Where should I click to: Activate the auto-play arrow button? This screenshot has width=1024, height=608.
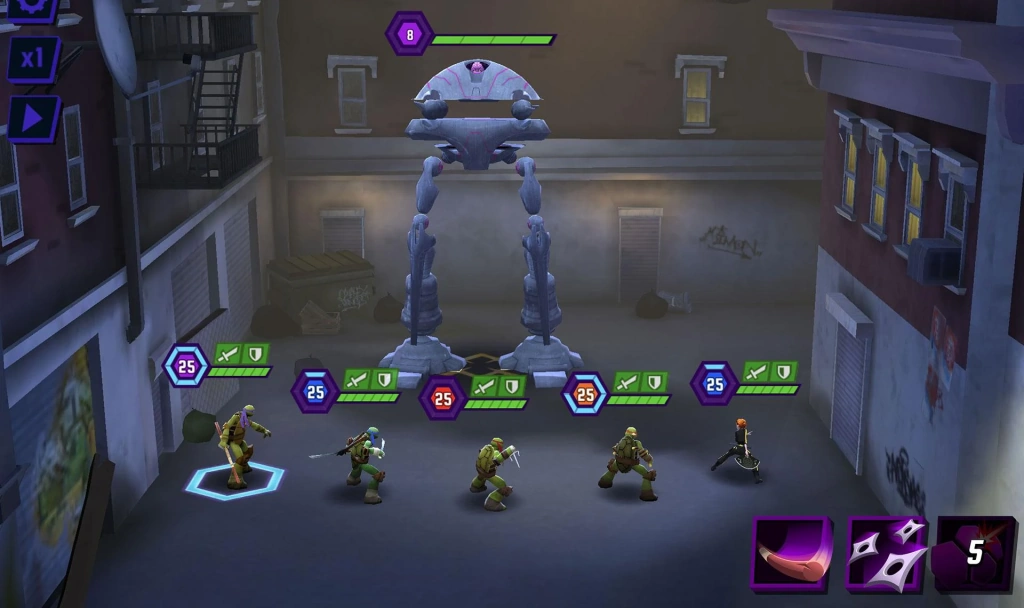(x=34, y=119)
